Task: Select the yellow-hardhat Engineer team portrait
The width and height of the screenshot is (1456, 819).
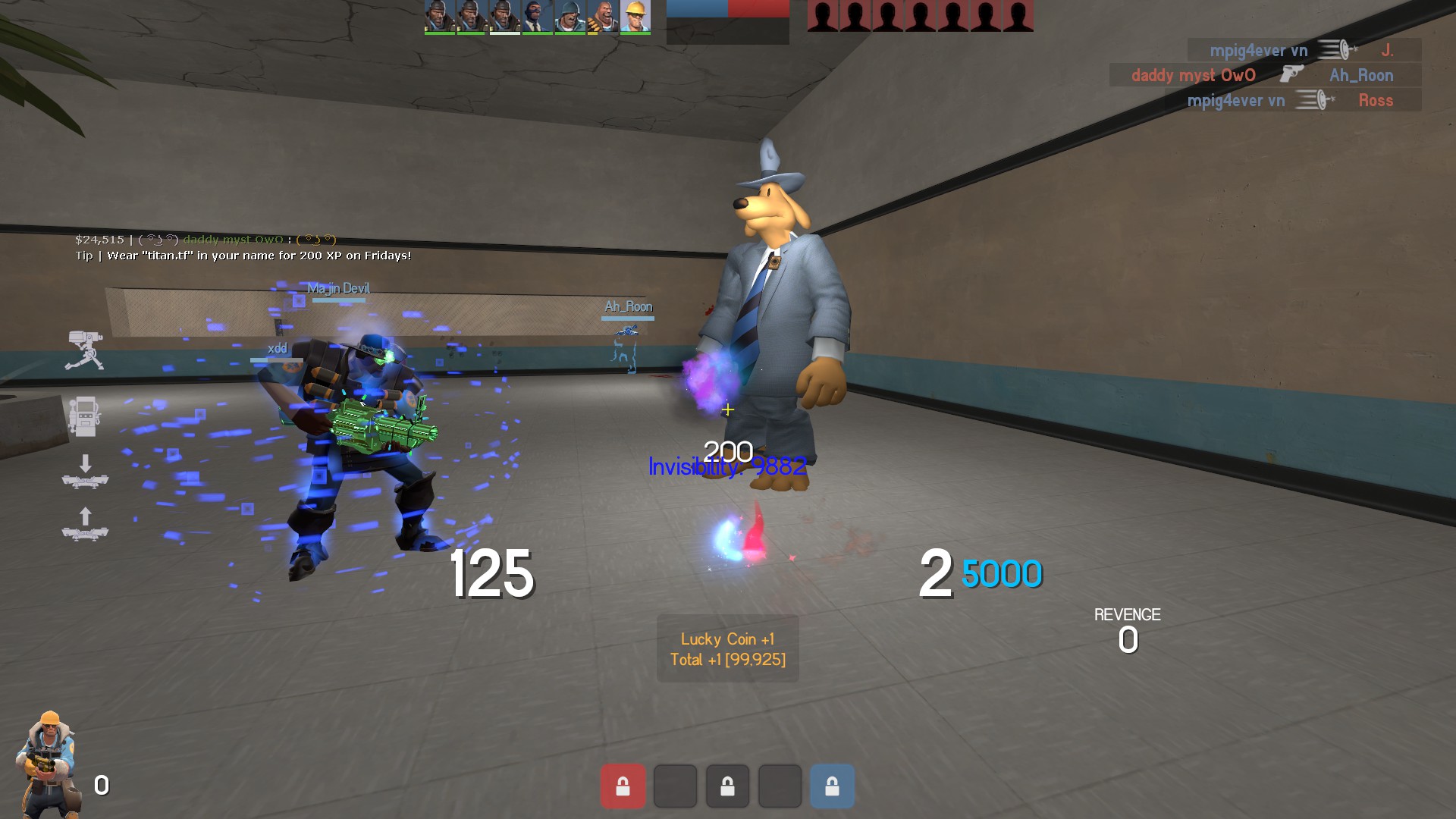Action: click(635, 17)
